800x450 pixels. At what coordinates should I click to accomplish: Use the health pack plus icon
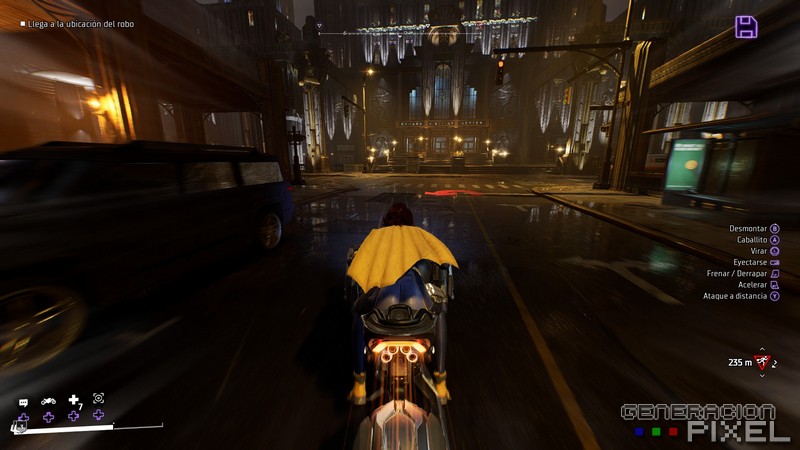tap(73, 400)
